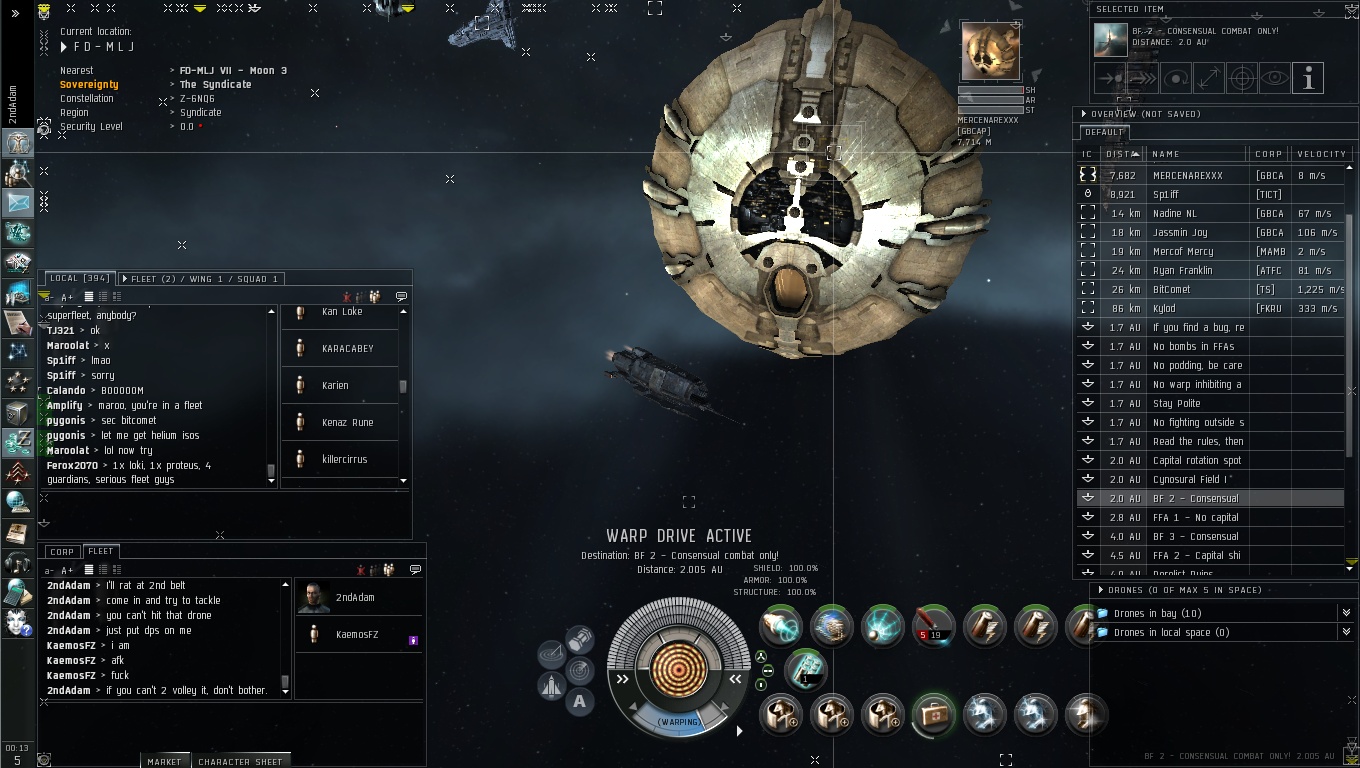Switch to the Local chat tab

coord(78,278)
